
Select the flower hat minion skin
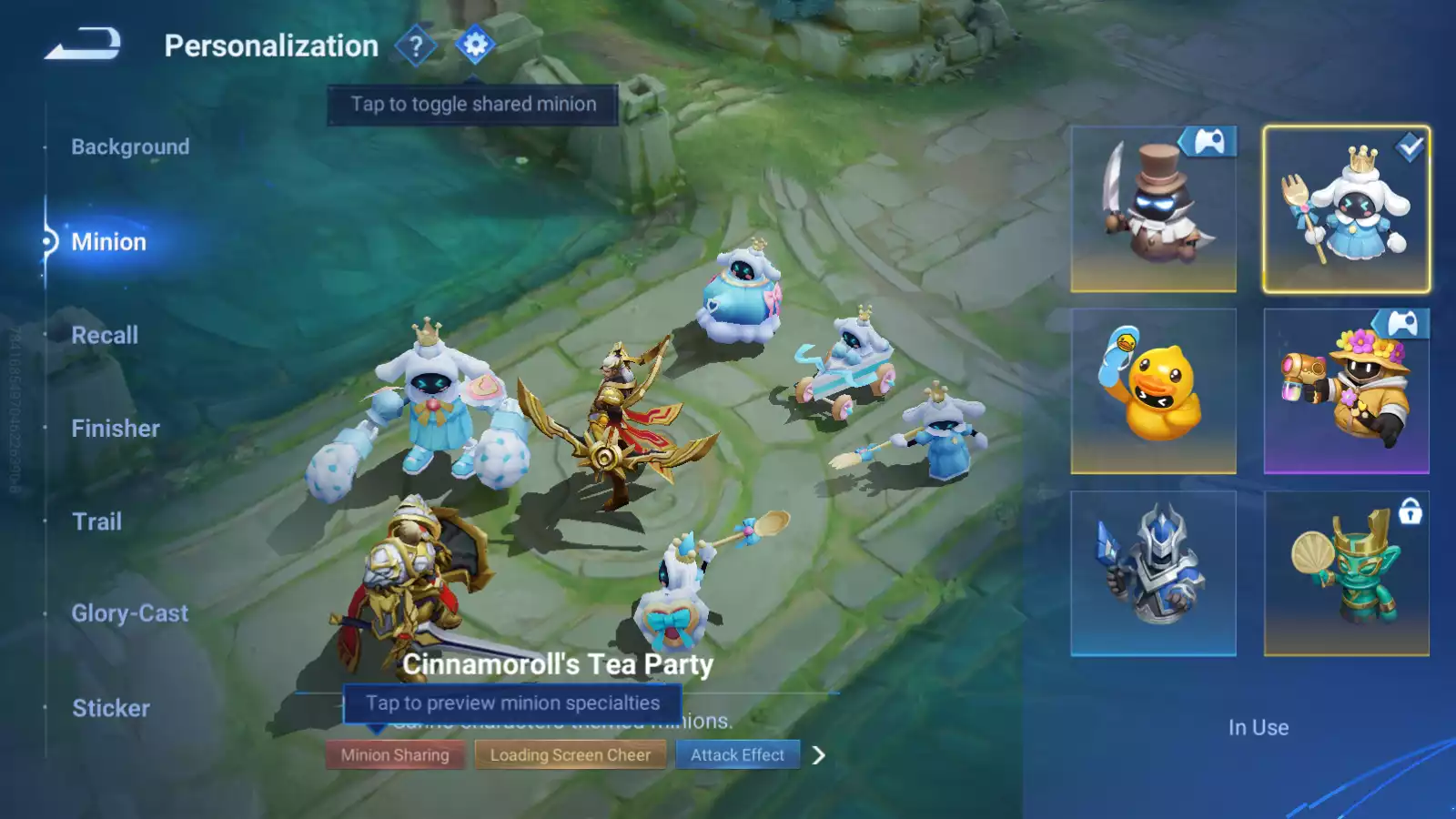point(1346,391)
